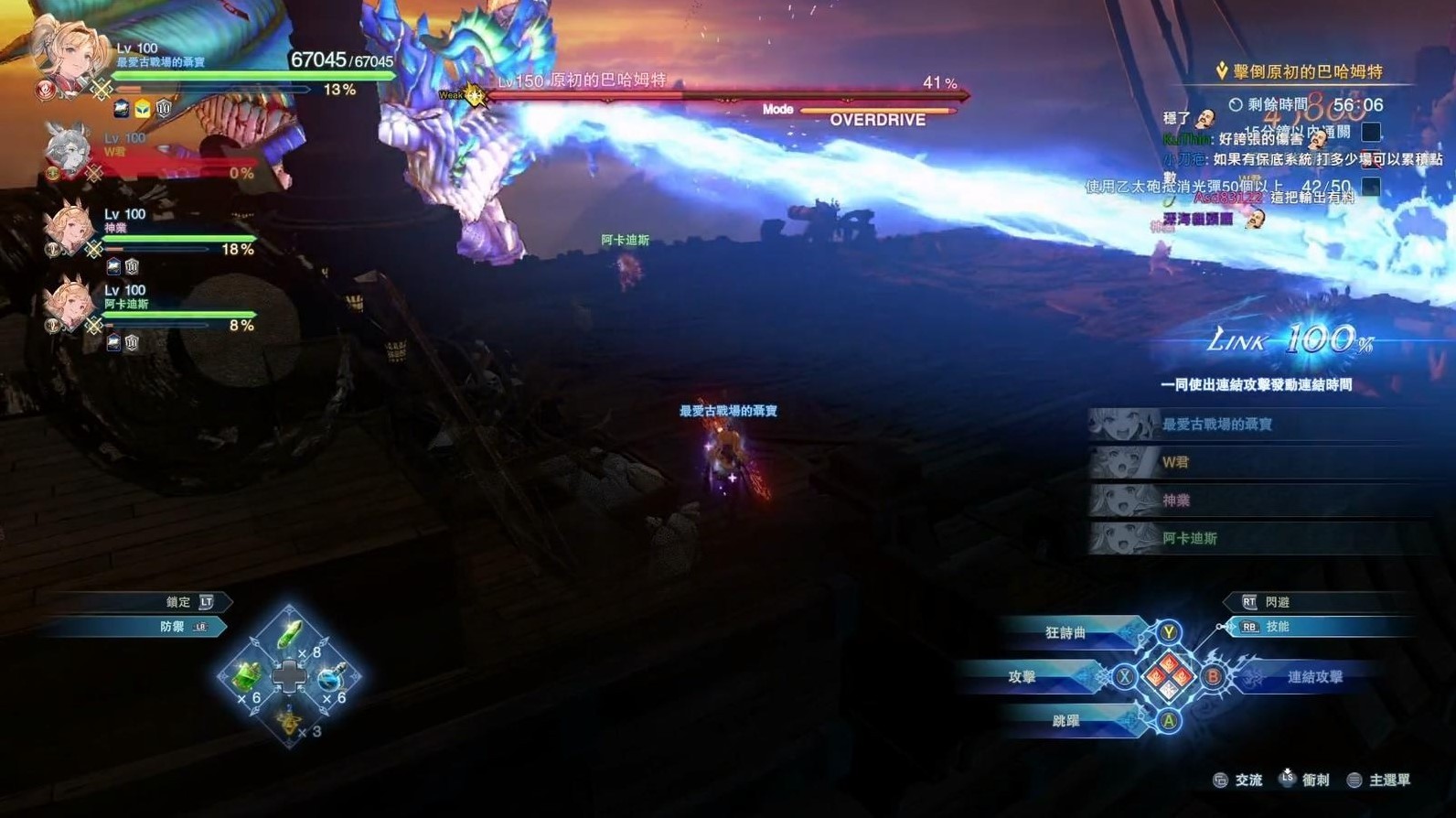Pick the 阿卡迪斯 row in link list
Viewport: 1456px width, 818px height.
[x=1189, y=539]
